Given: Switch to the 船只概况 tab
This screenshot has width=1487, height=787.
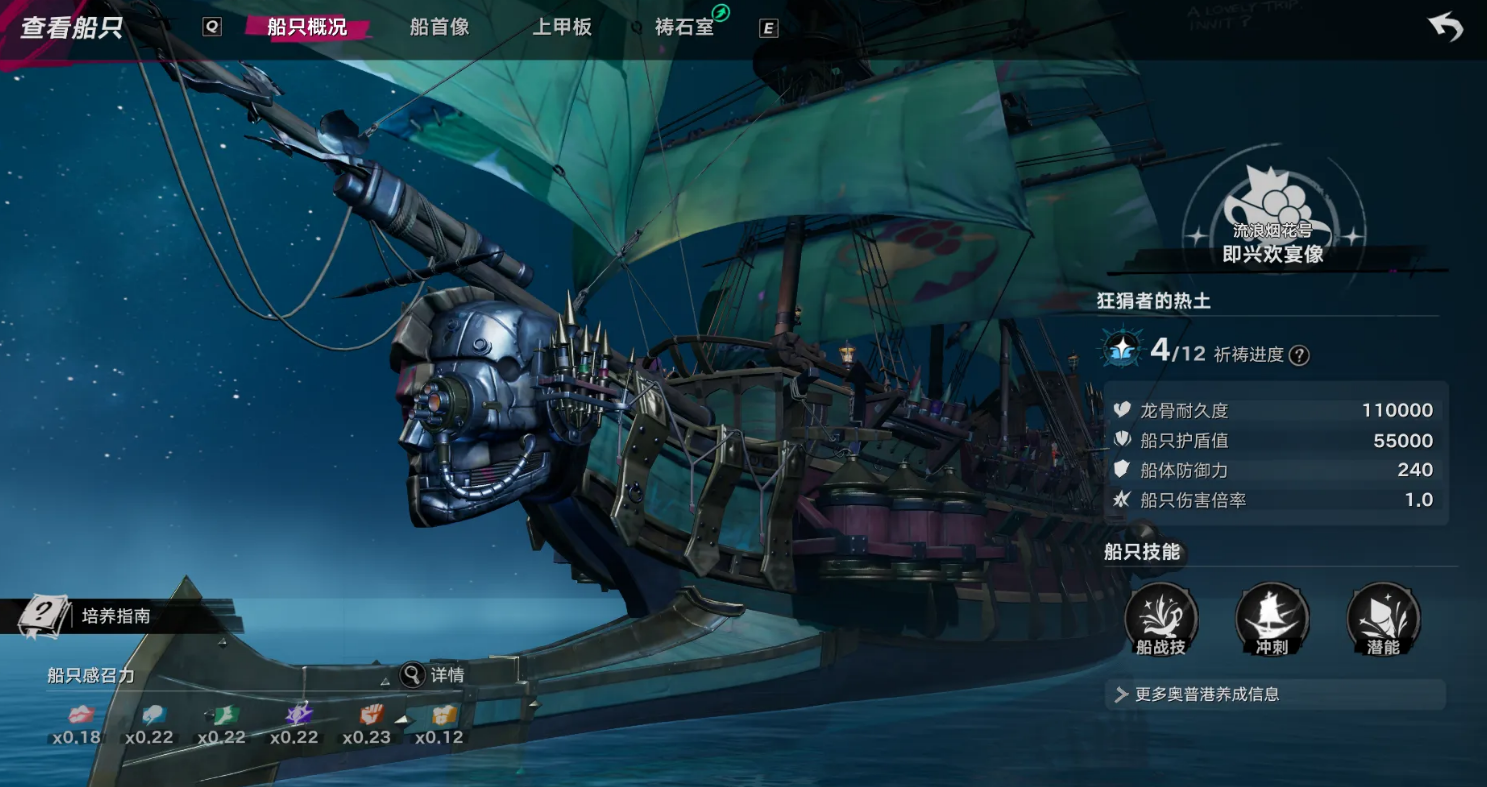Looking at the screenshot, I should pyautogui.click(x=307, y=27).
